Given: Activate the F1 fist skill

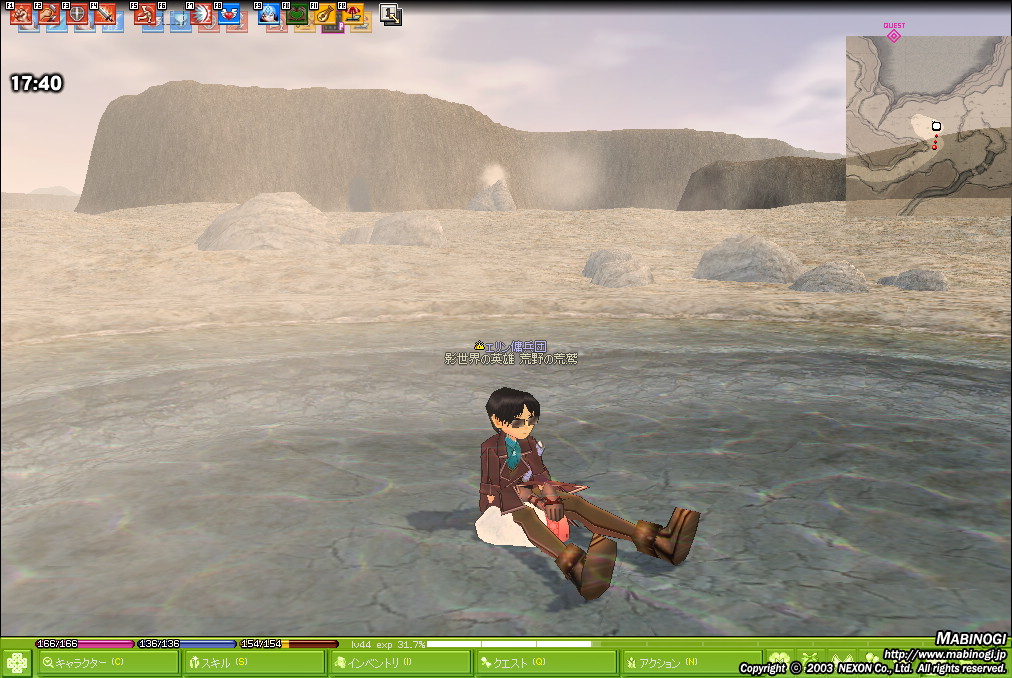Looking at the screenshot, I should tap(21, 14).
